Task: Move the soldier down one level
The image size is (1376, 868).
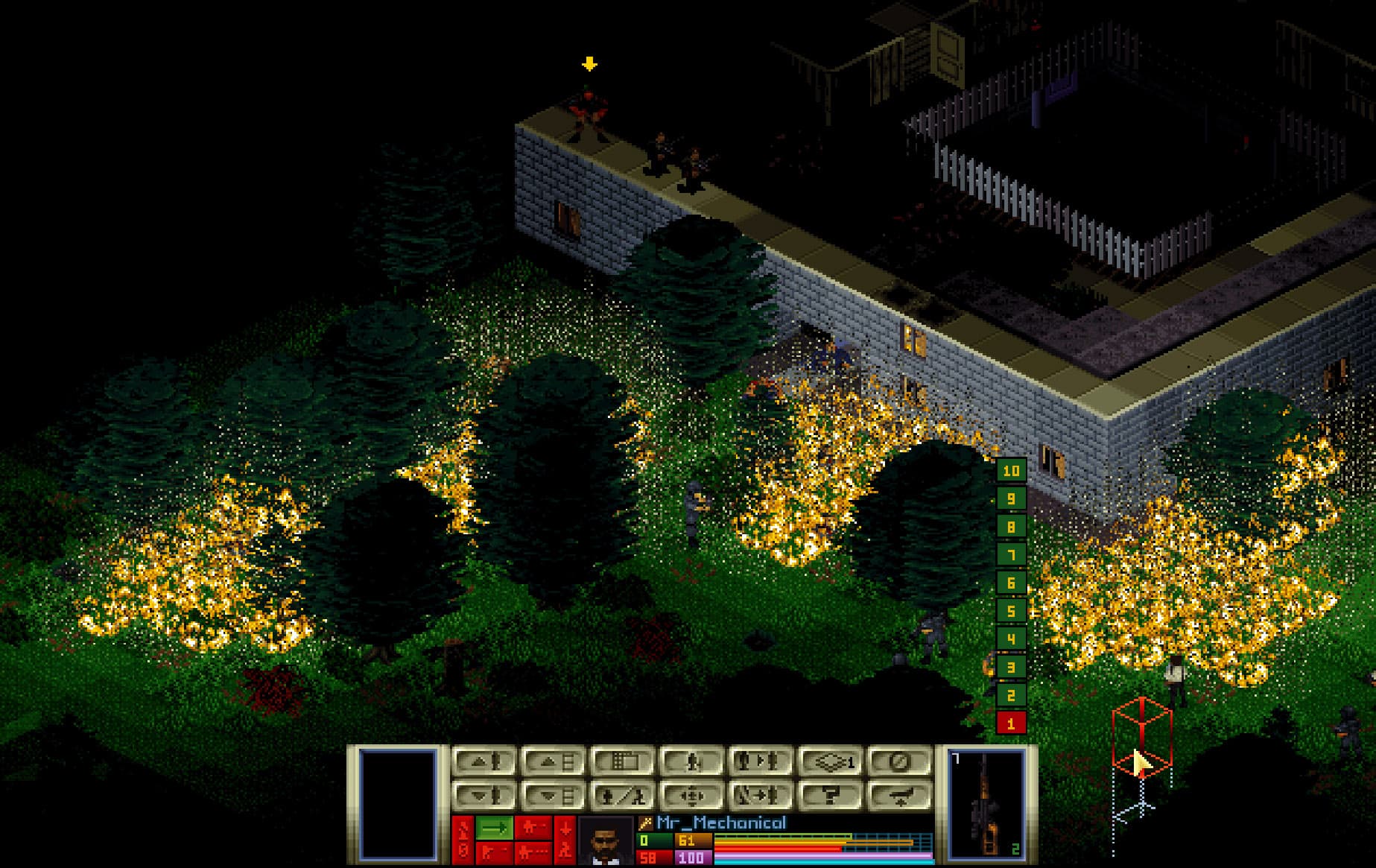Action: 482,795
